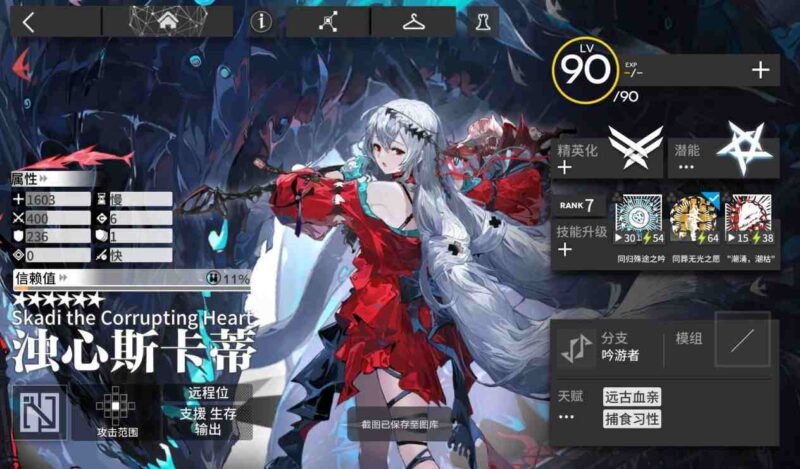View the 捕食习性 talent
Image resolution: width=800 pixels, height=469 pixels.
pyautogui.click(x=631, y=419)
